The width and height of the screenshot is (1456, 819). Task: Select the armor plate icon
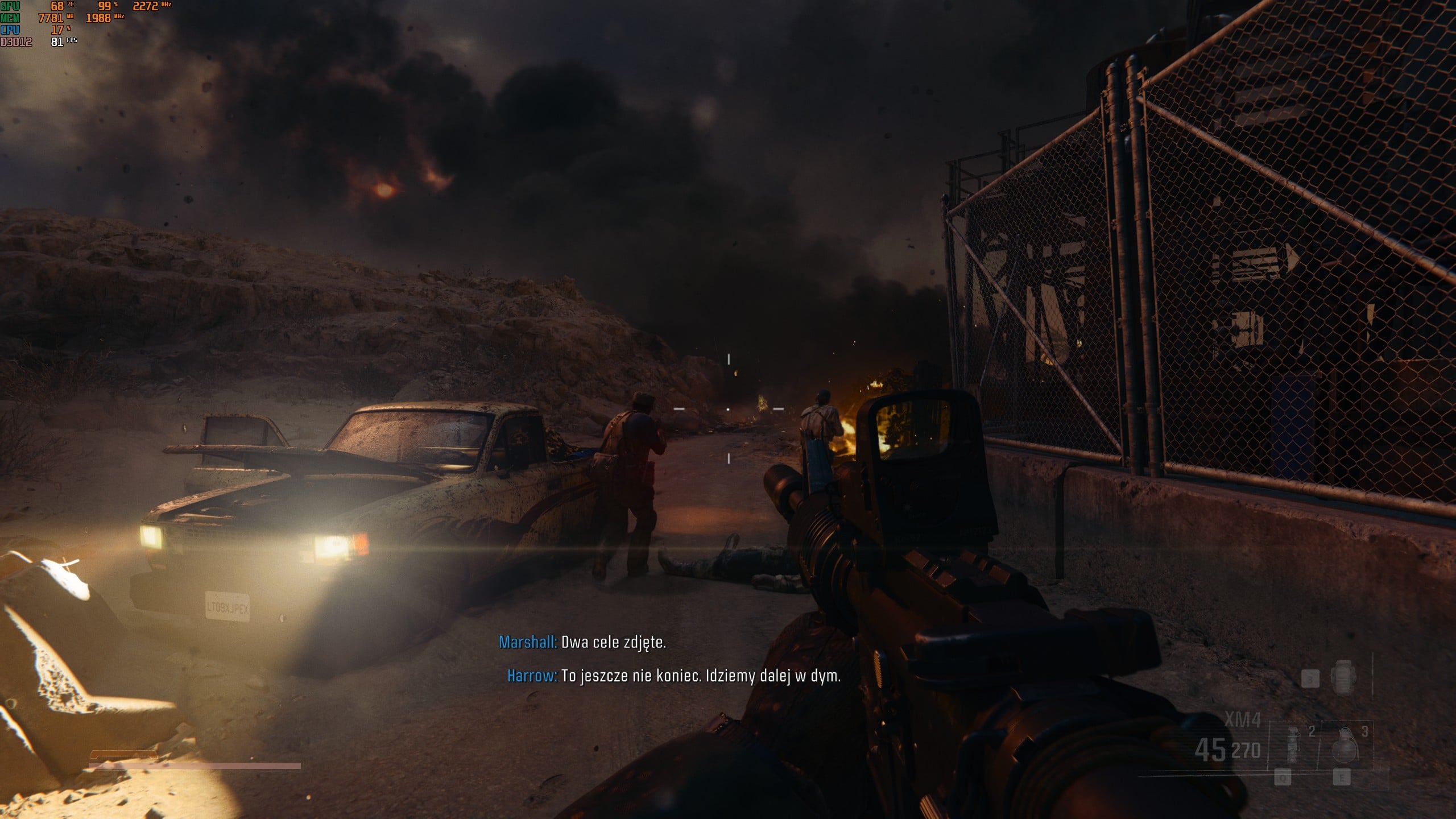pyautogui.click(x=1342, y=678)
